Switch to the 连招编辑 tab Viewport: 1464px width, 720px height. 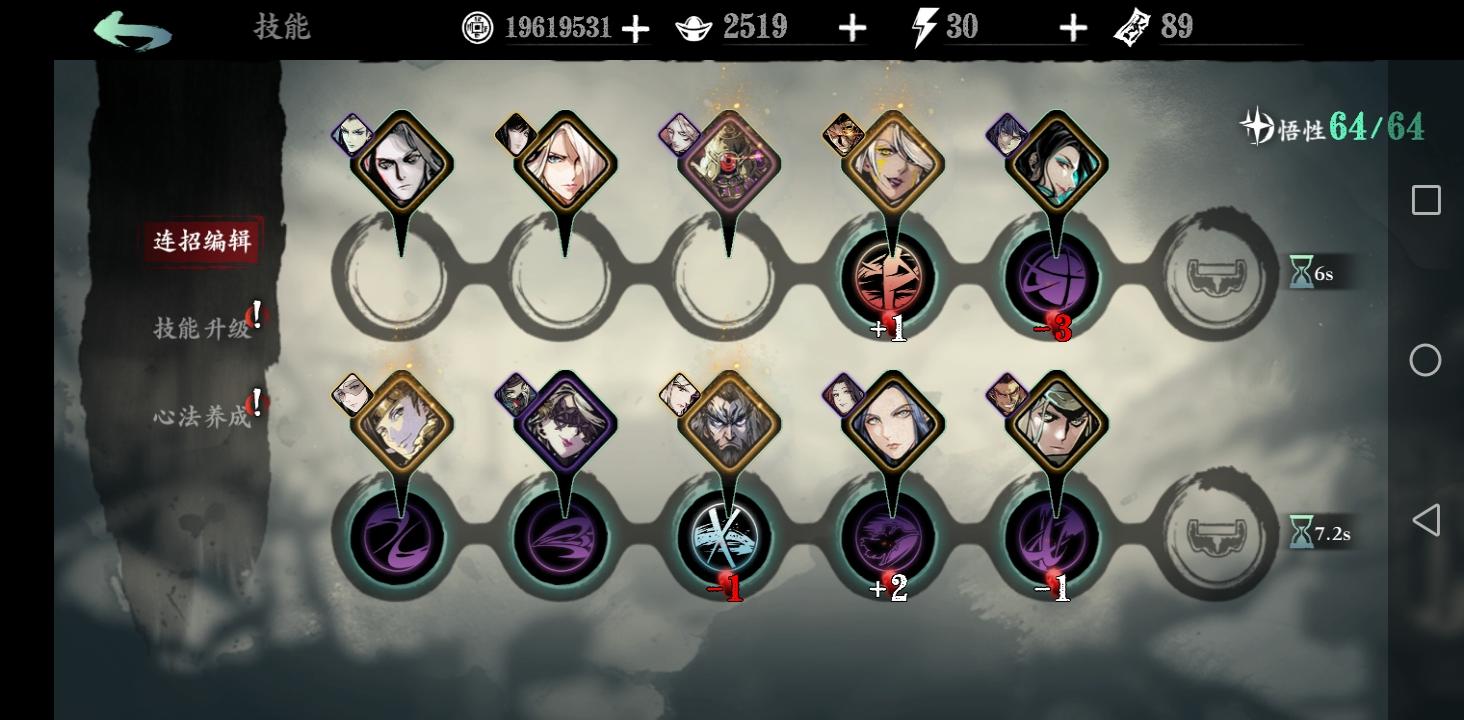pos(201,240)
